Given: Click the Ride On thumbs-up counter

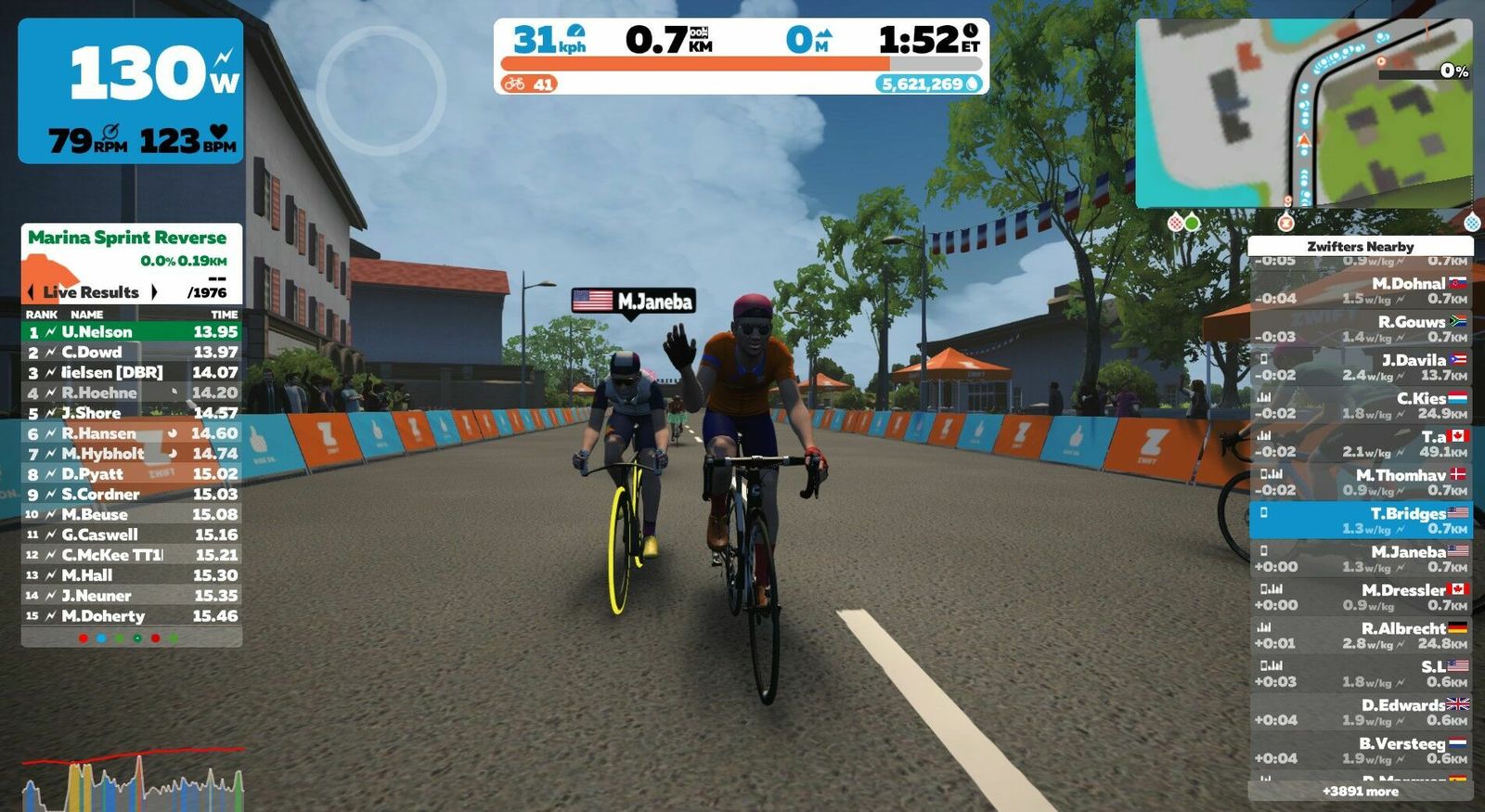Looking at the screenshot, I should [529, 84].
